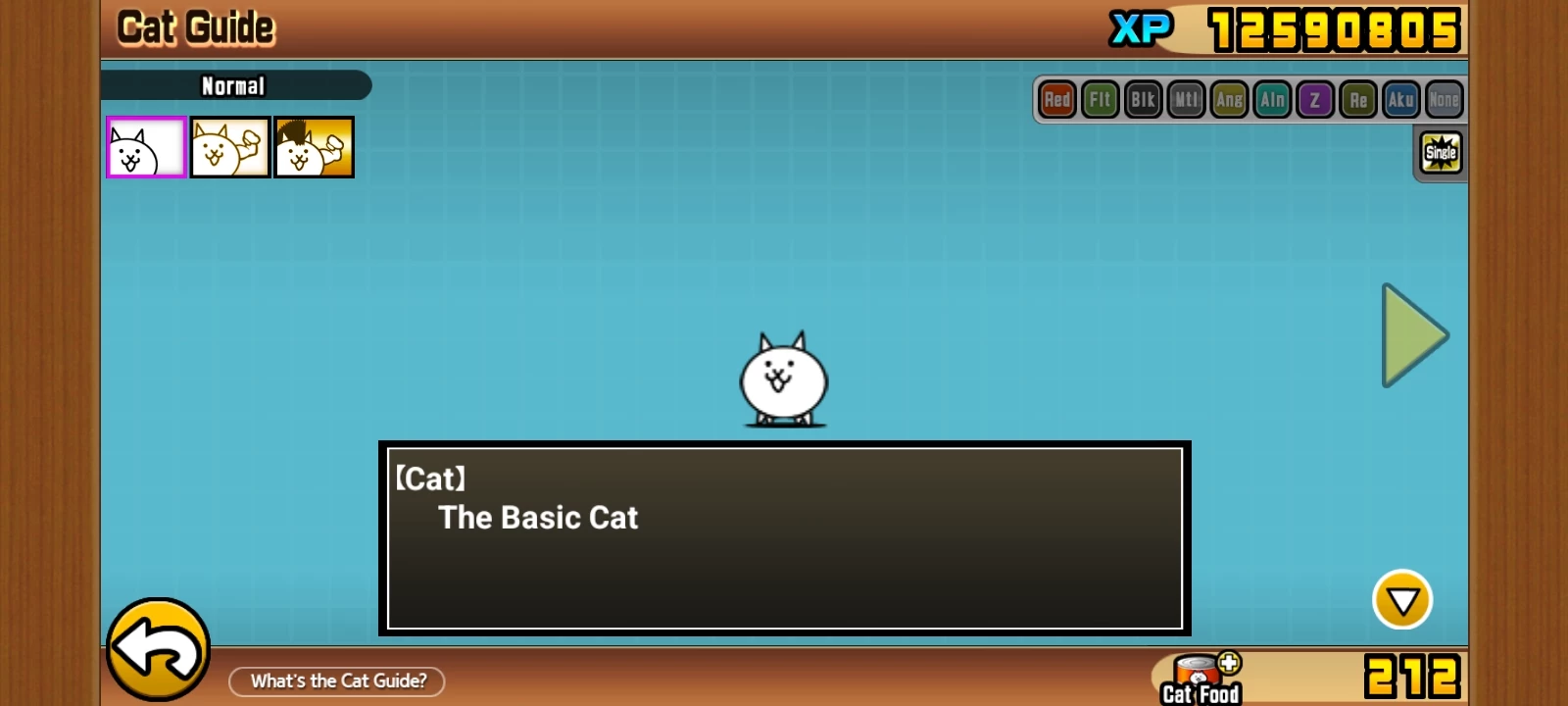Tap the Flt floating trait icon
Screen dimensions: 1568x706
[1101, 100]
